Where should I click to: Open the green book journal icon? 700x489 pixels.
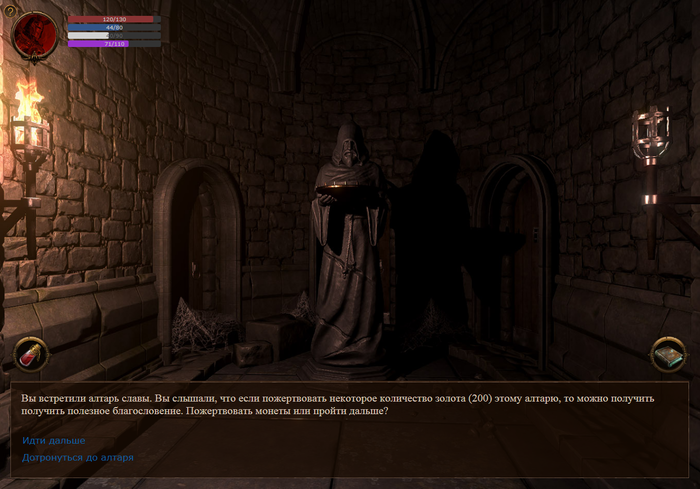667,353
